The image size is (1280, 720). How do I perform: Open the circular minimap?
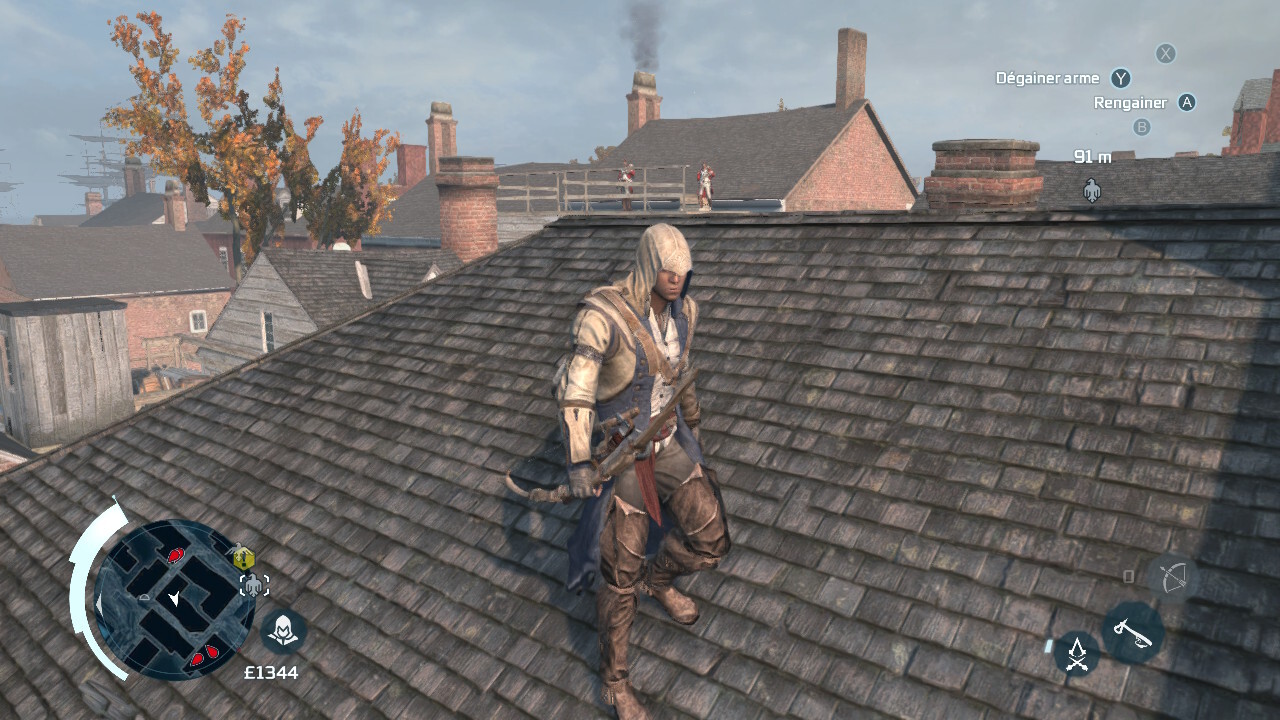[x=174, y=600]
